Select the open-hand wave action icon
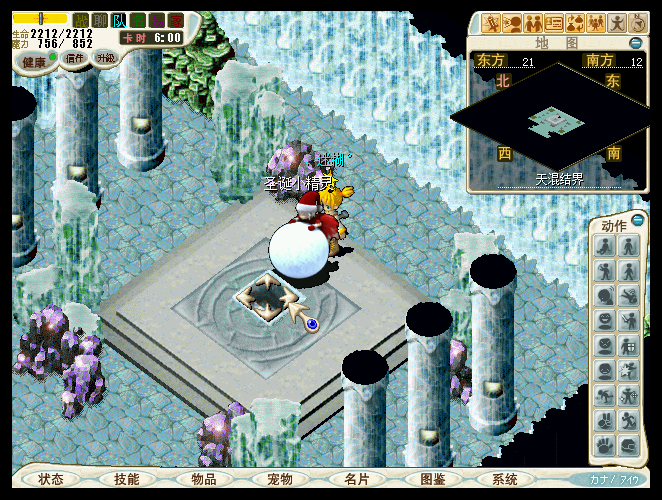662x500 pixels. [x=605, y=446]
